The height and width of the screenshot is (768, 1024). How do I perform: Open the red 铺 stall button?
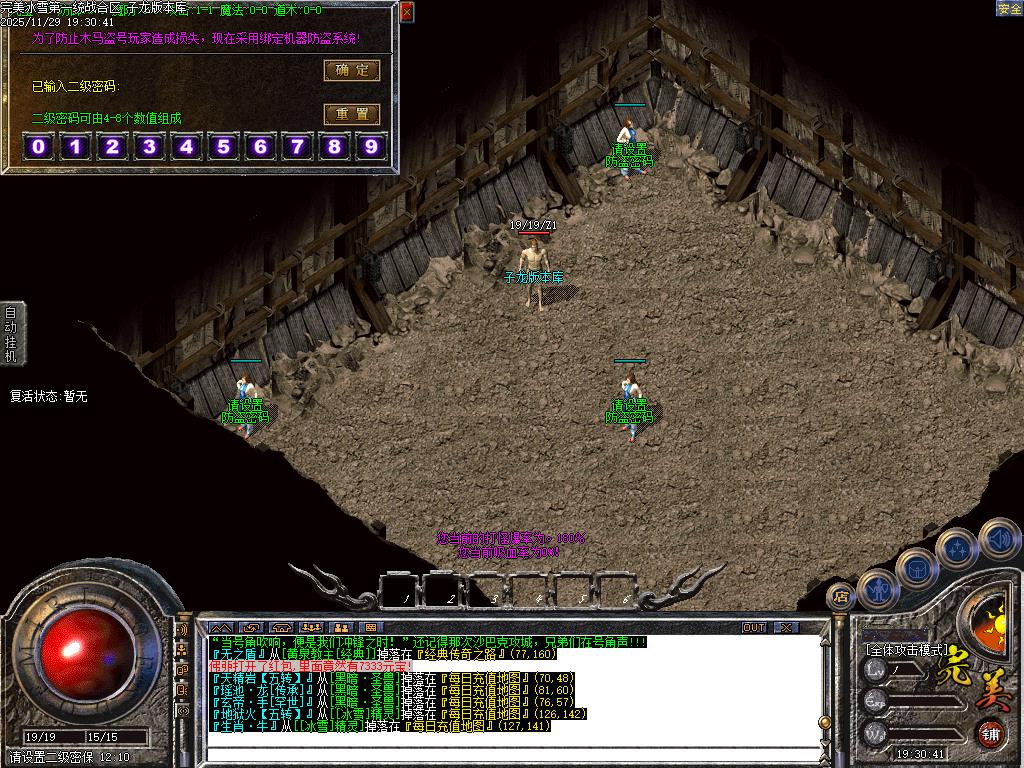tap(989, 733)
